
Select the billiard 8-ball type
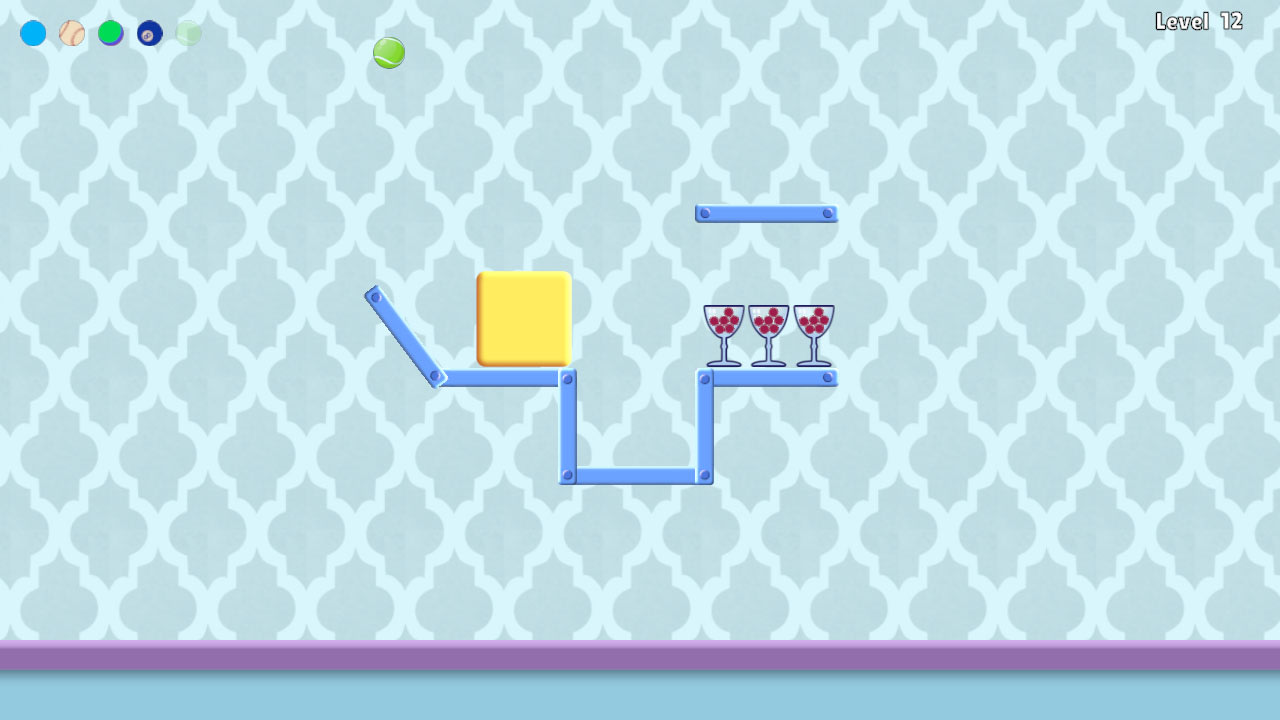148,33
